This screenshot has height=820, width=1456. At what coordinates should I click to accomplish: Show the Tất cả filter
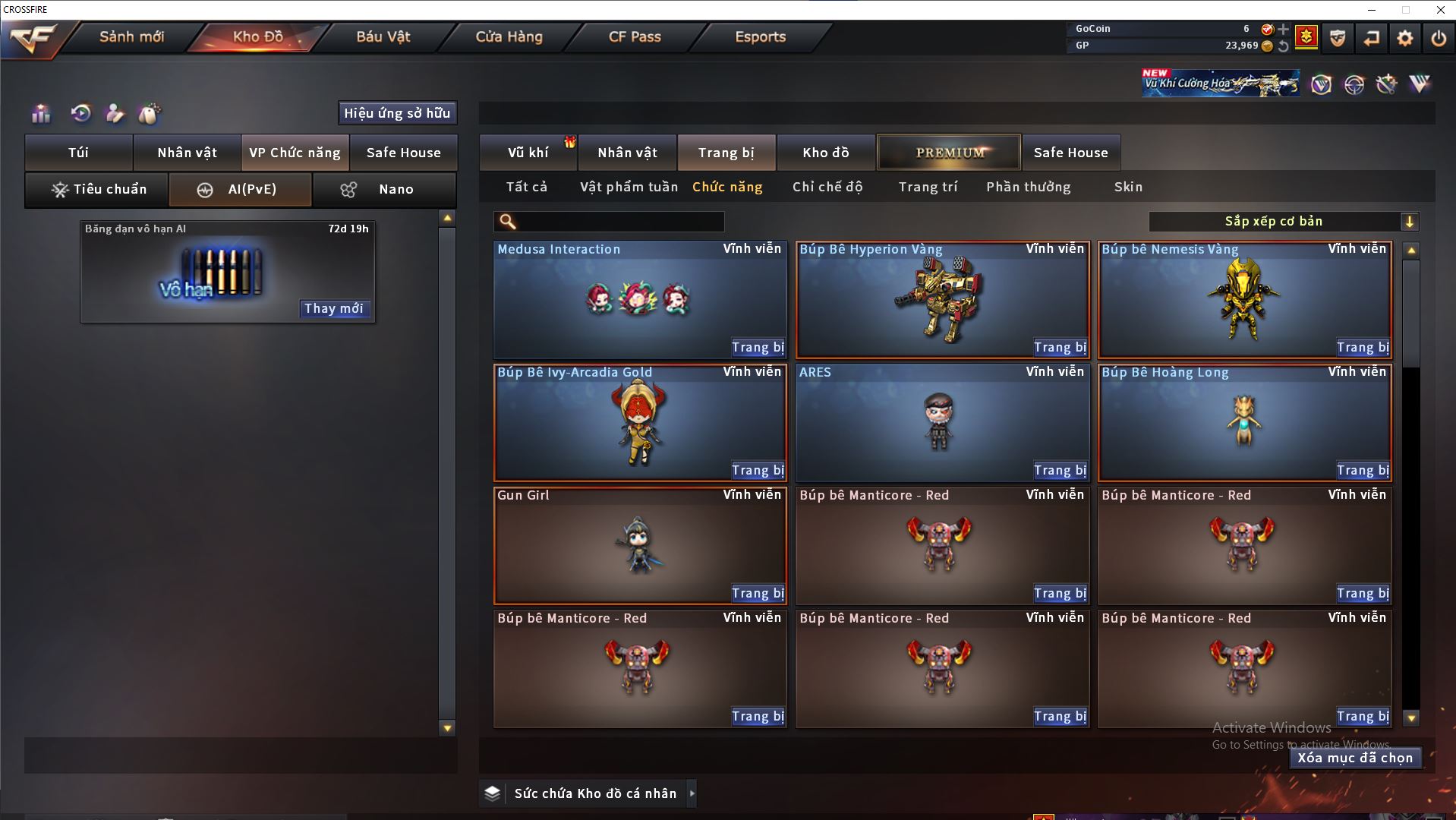[526, 187]
